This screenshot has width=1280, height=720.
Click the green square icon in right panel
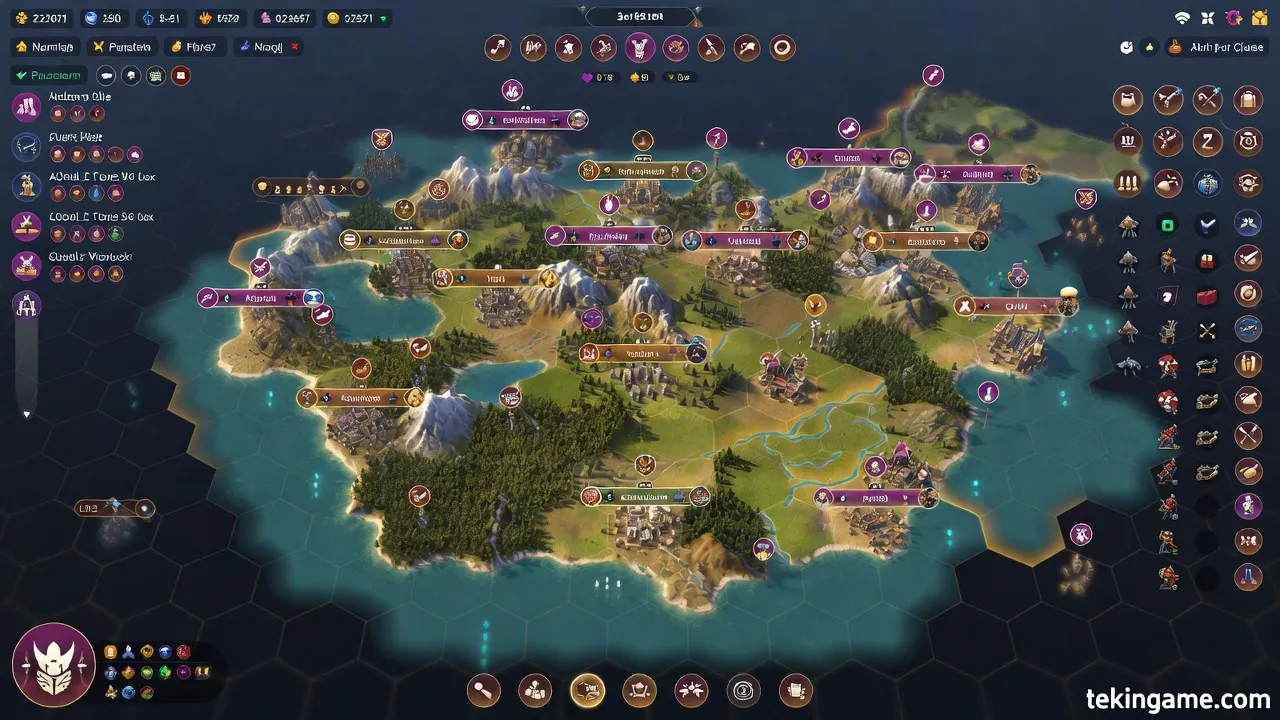[x=1168, y=226]
